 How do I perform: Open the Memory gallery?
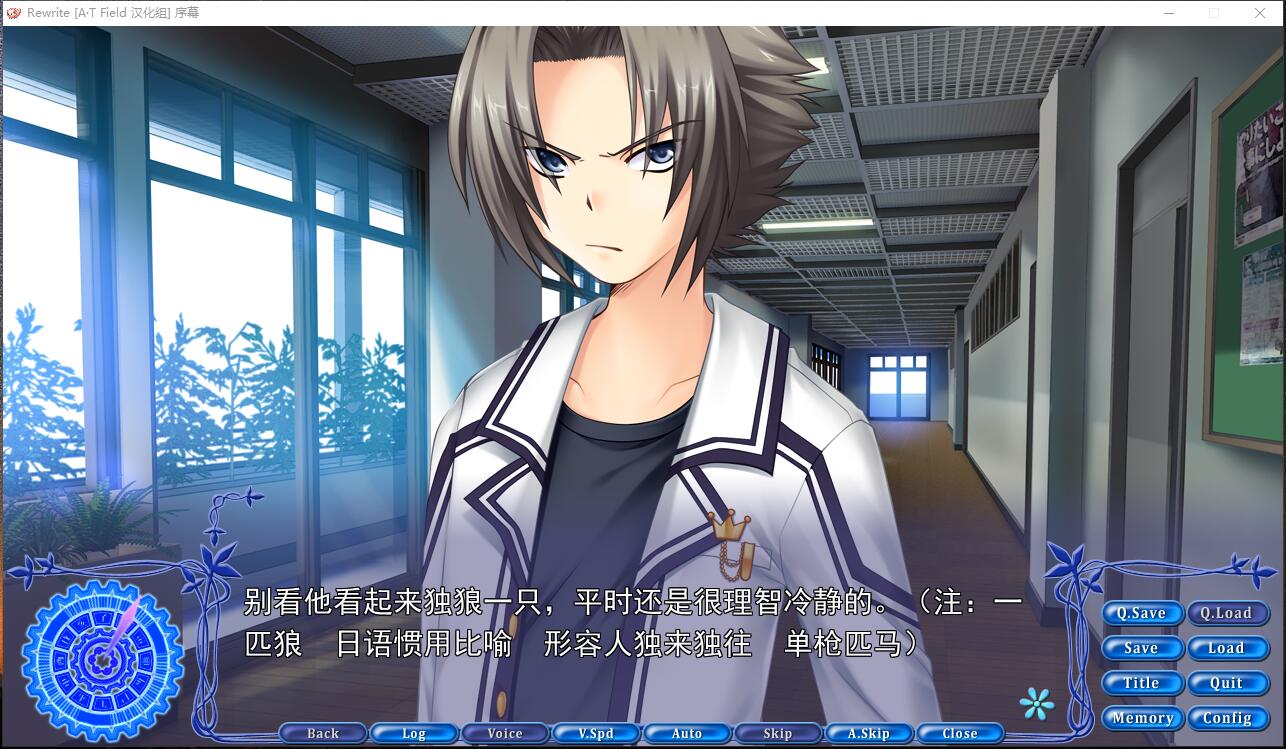pos(1142,718)
